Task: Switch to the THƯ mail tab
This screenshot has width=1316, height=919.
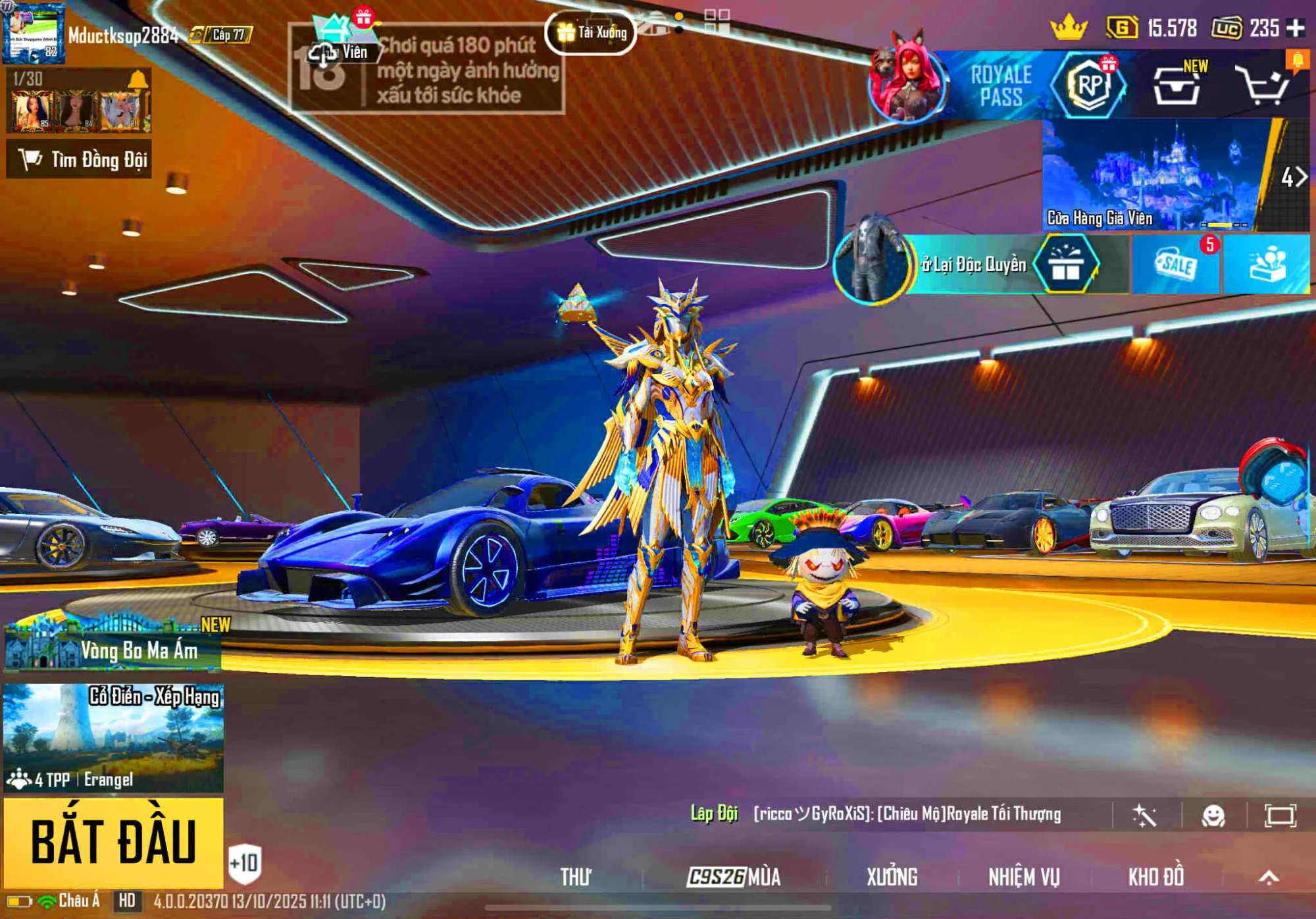Action: click(576, 877)
